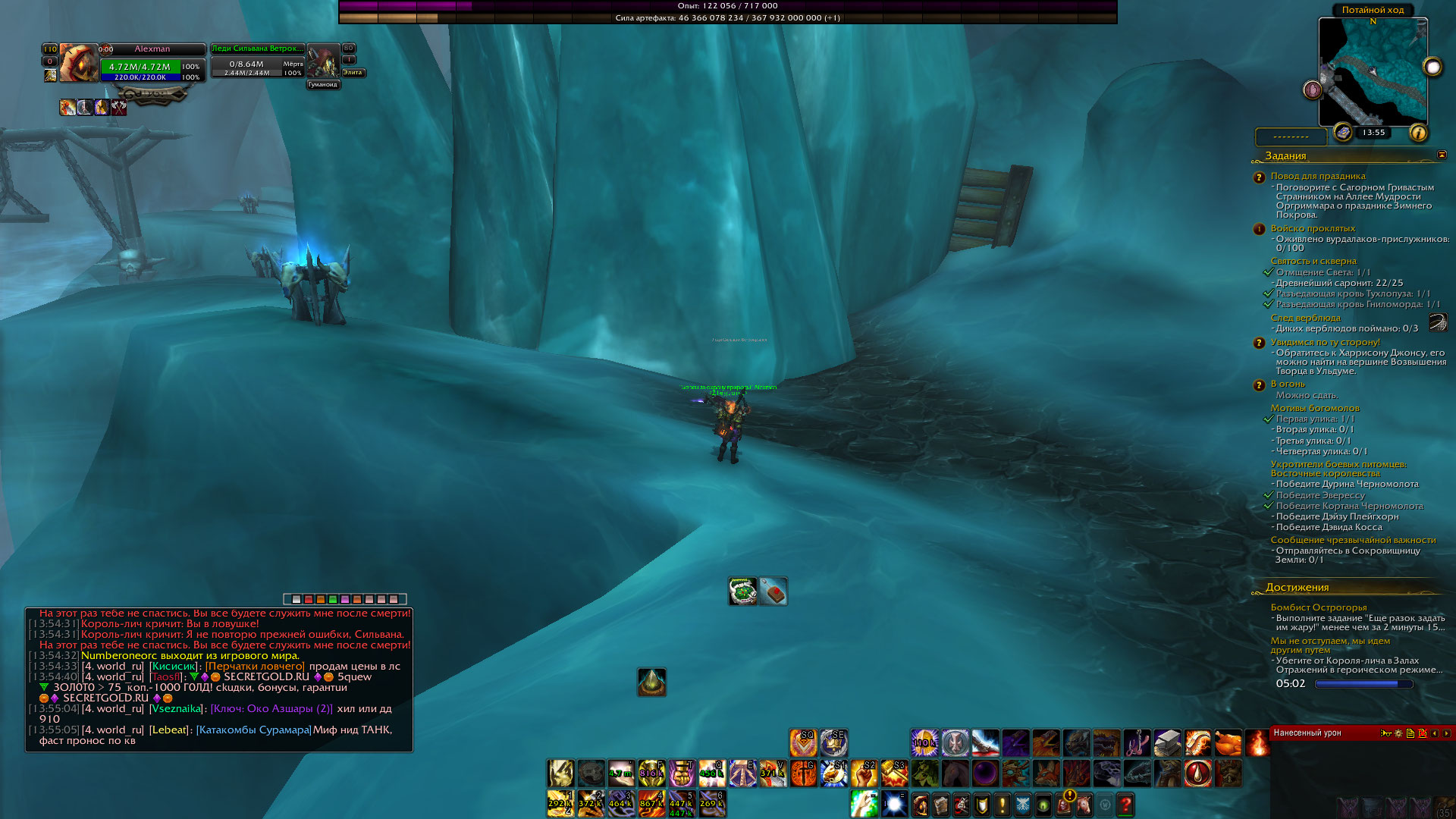Open achievement 'Бомбист Острогорья' in tracker
Image resolution: width=1456 pixels, height=819 pixels.
point(1318,607)
